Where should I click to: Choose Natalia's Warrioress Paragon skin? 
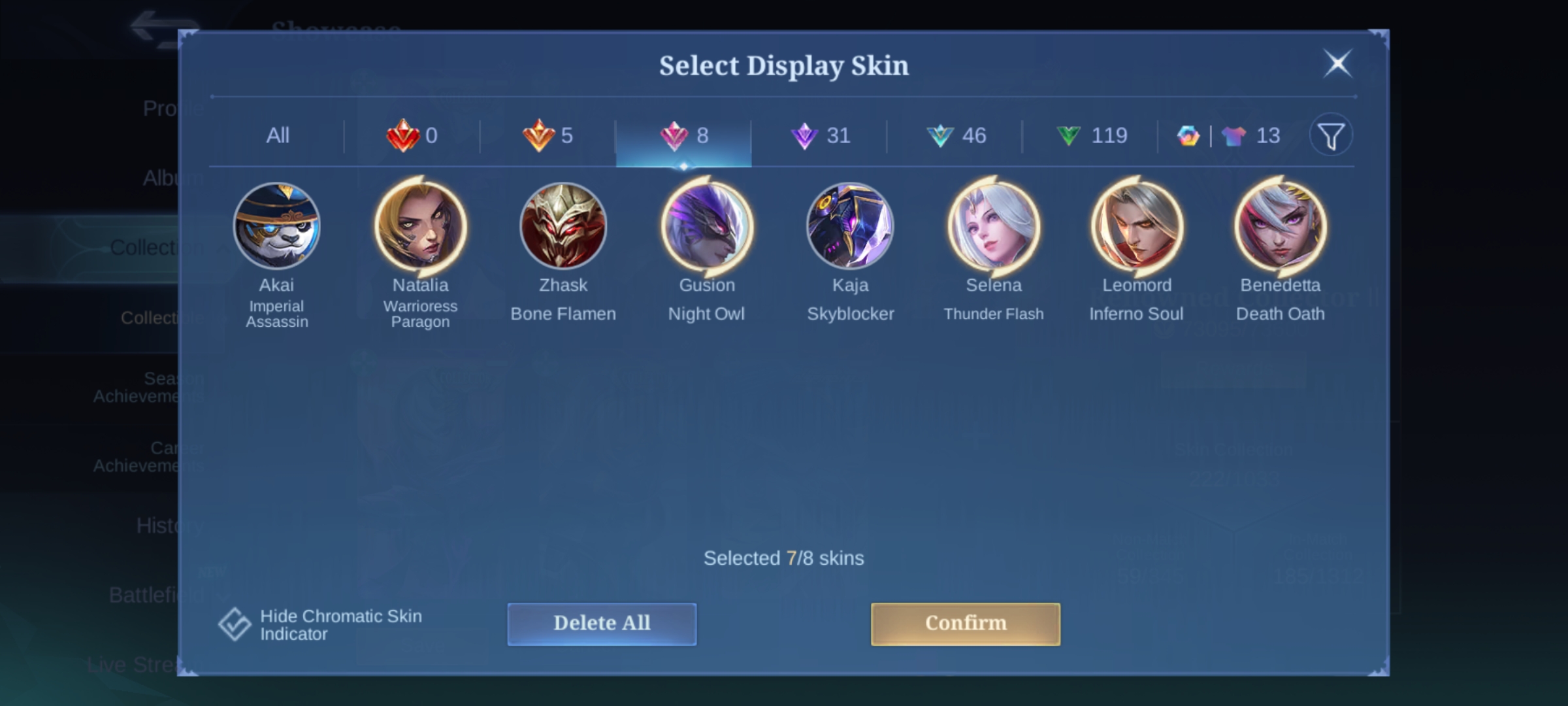tap(421, 226)
